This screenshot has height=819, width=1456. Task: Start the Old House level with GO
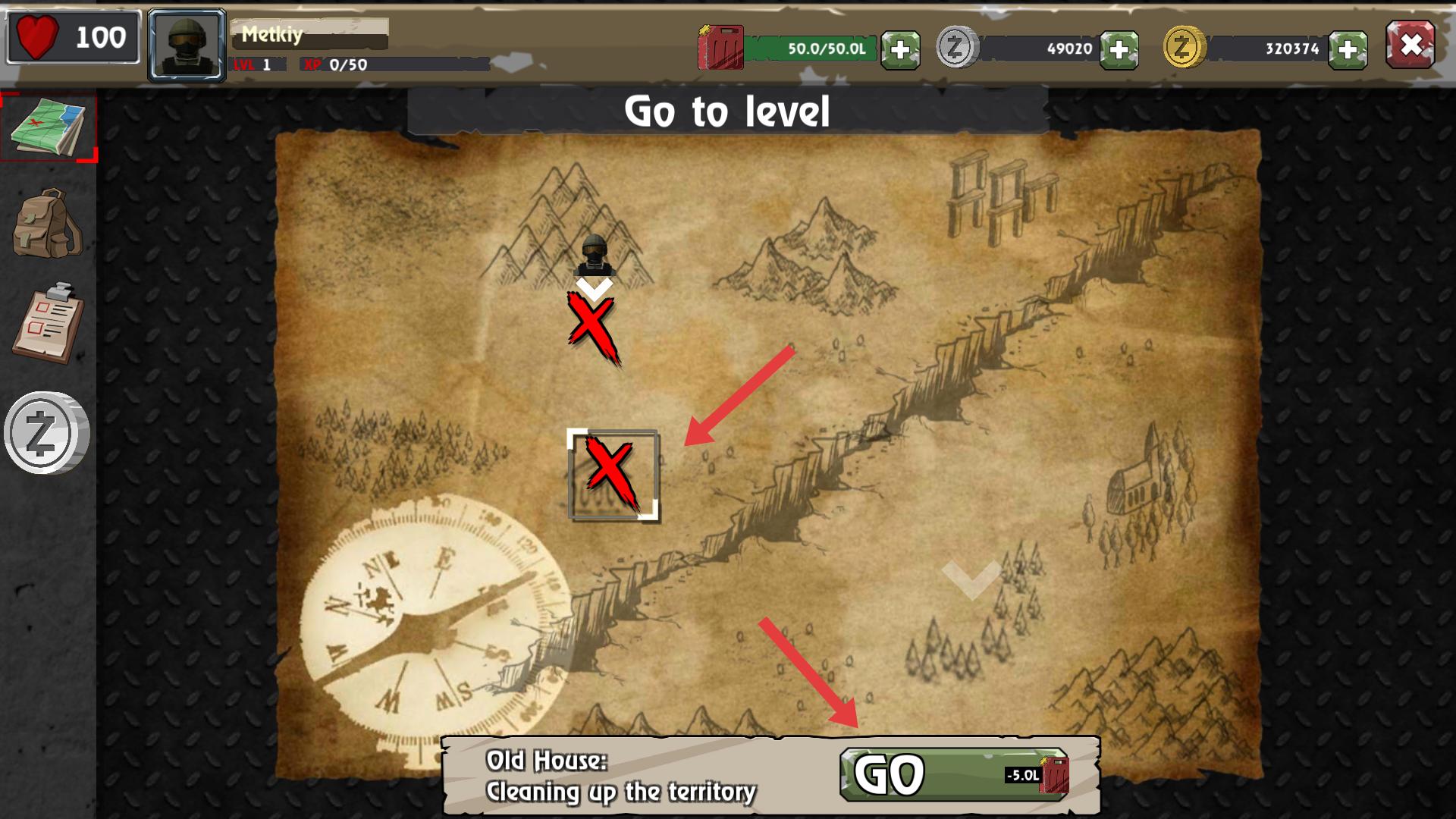(x=954, y=775)
